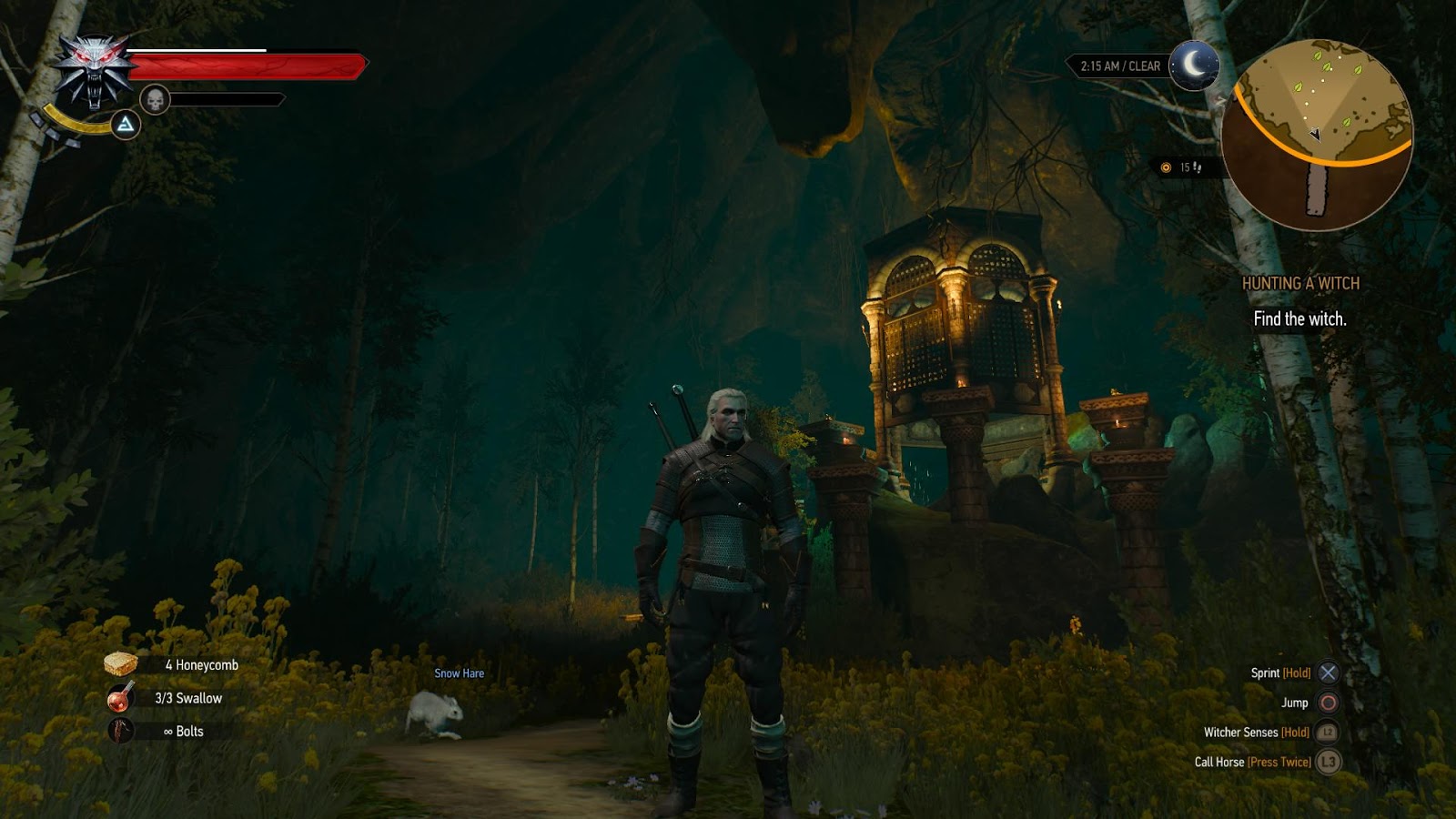This screenshot has height=819, width=1456.
Task: Select the Hunting a Witch quest tracker
Action: [1300, 284]
